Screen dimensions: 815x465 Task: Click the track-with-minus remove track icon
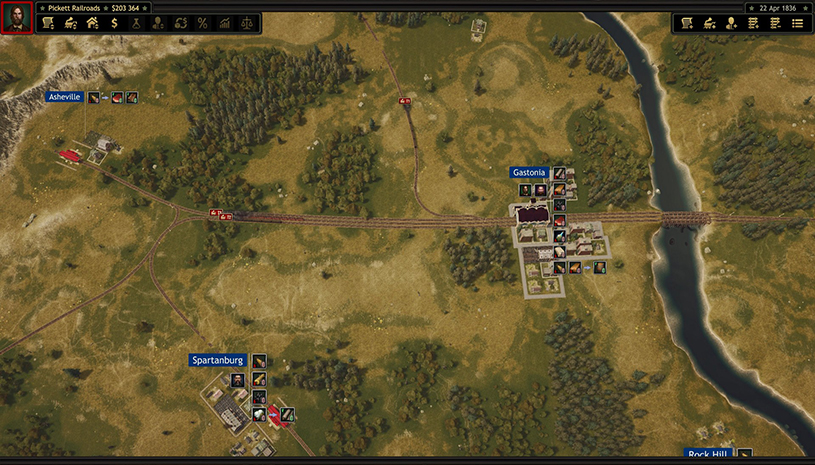(775, 23)
